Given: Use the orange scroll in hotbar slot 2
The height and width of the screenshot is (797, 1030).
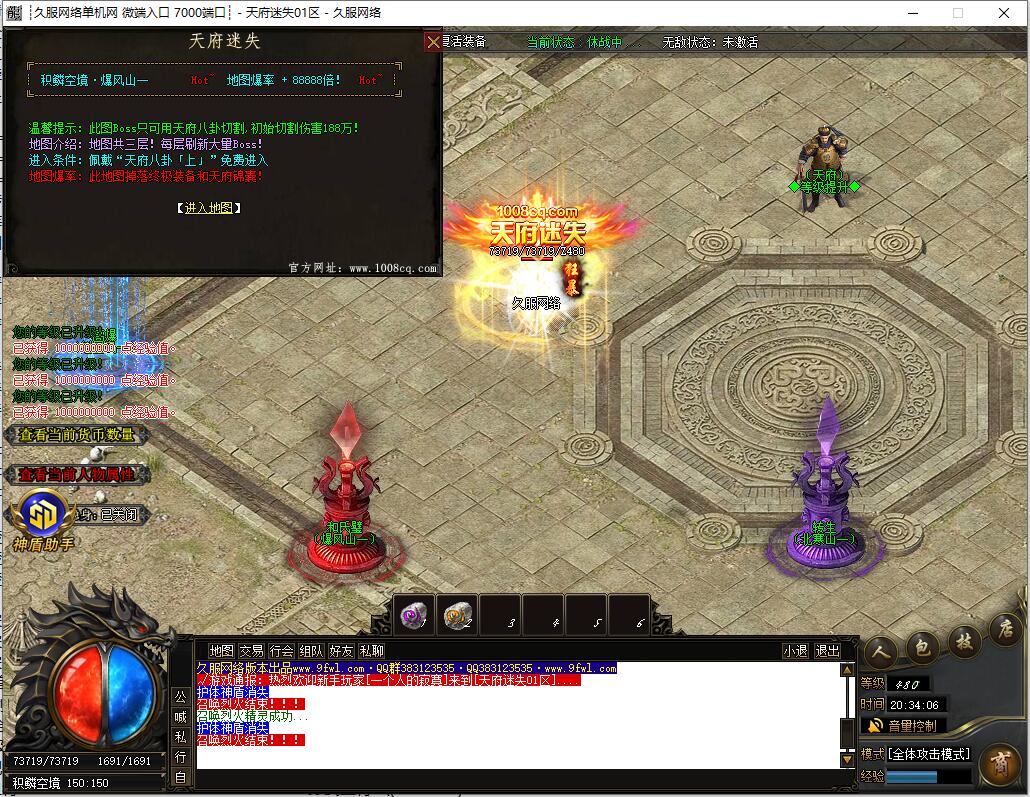Looking at the screenshot, I should click(x=456, y=616).
